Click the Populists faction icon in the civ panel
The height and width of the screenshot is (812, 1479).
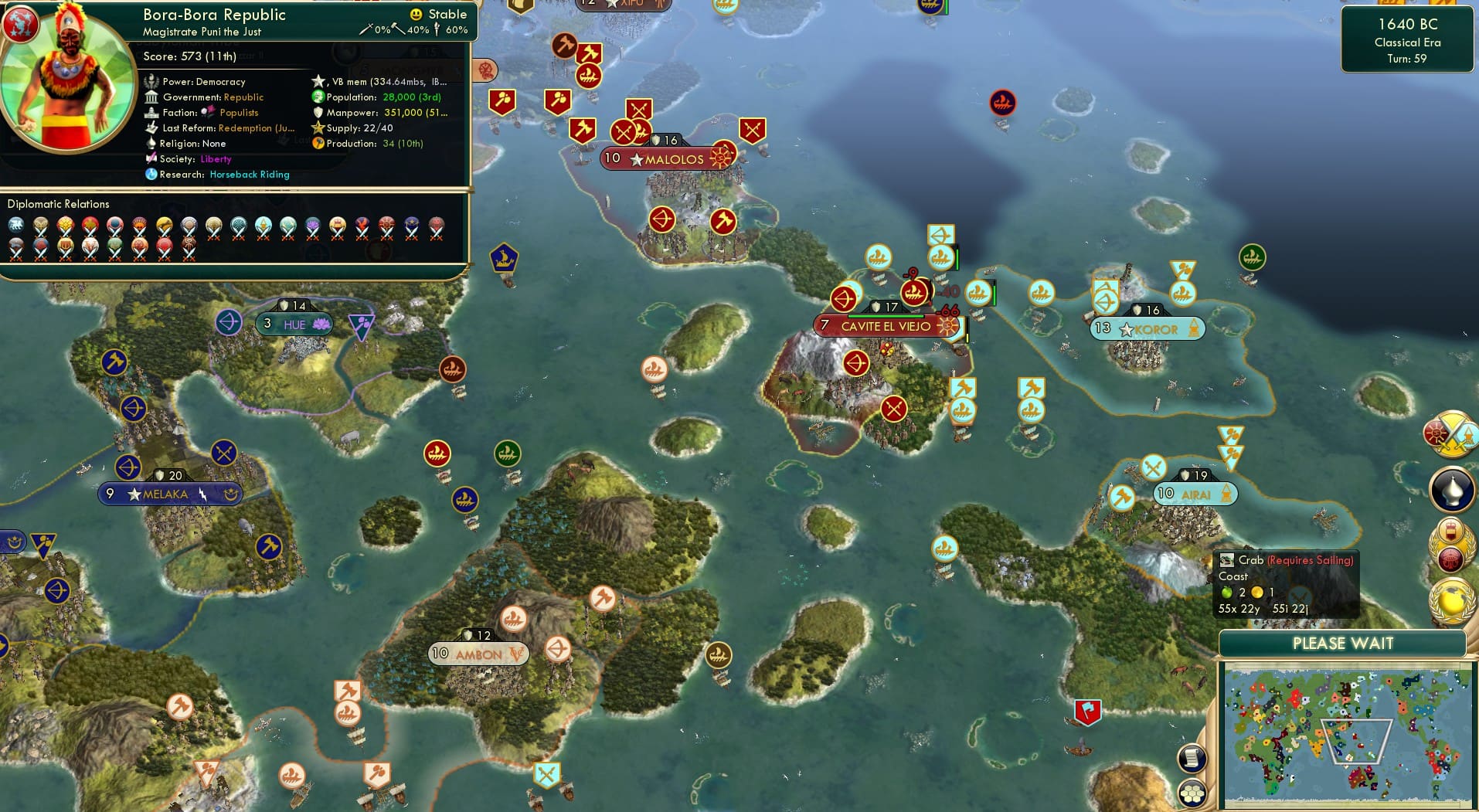click(206, 112)
